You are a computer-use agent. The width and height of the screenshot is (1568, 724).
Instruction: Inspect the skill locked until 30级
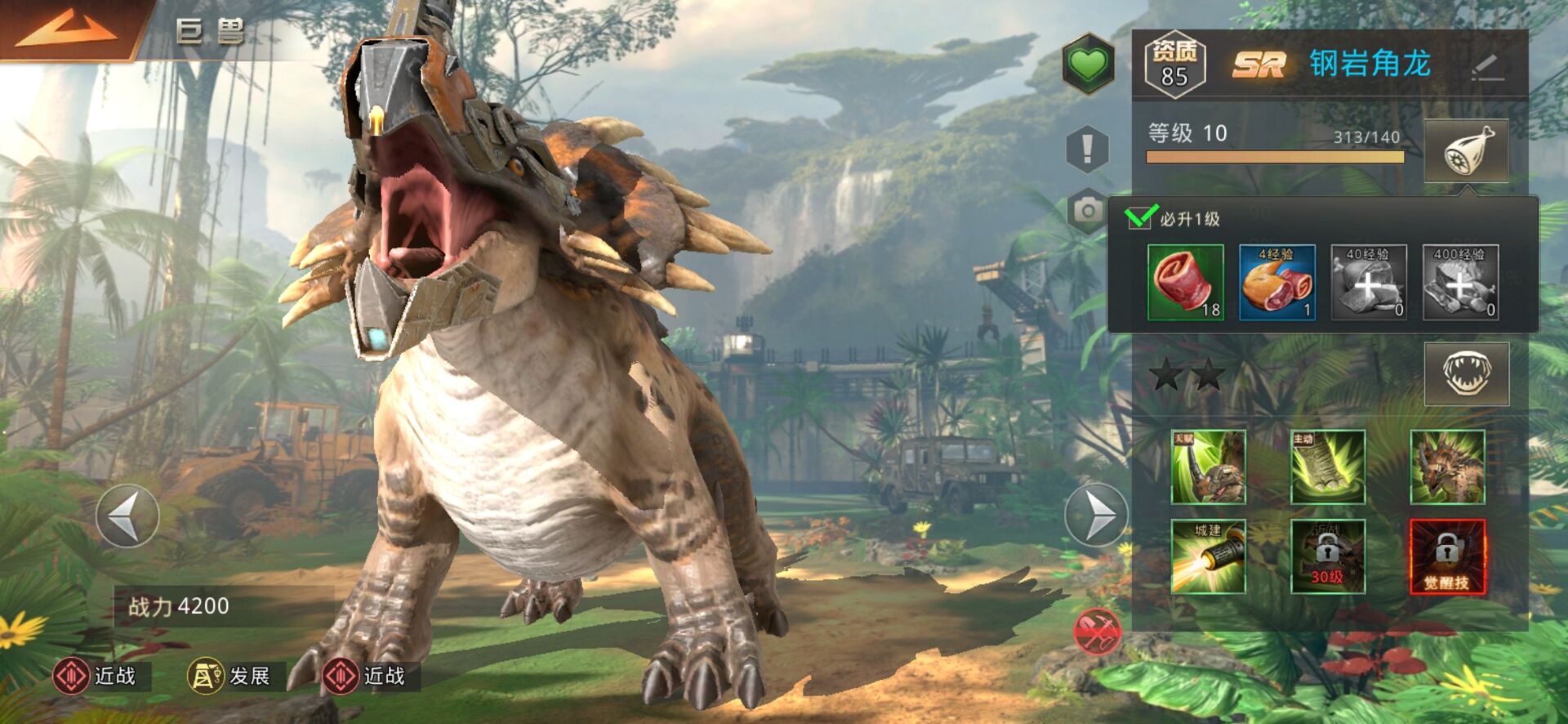(x=1327, y=556)
